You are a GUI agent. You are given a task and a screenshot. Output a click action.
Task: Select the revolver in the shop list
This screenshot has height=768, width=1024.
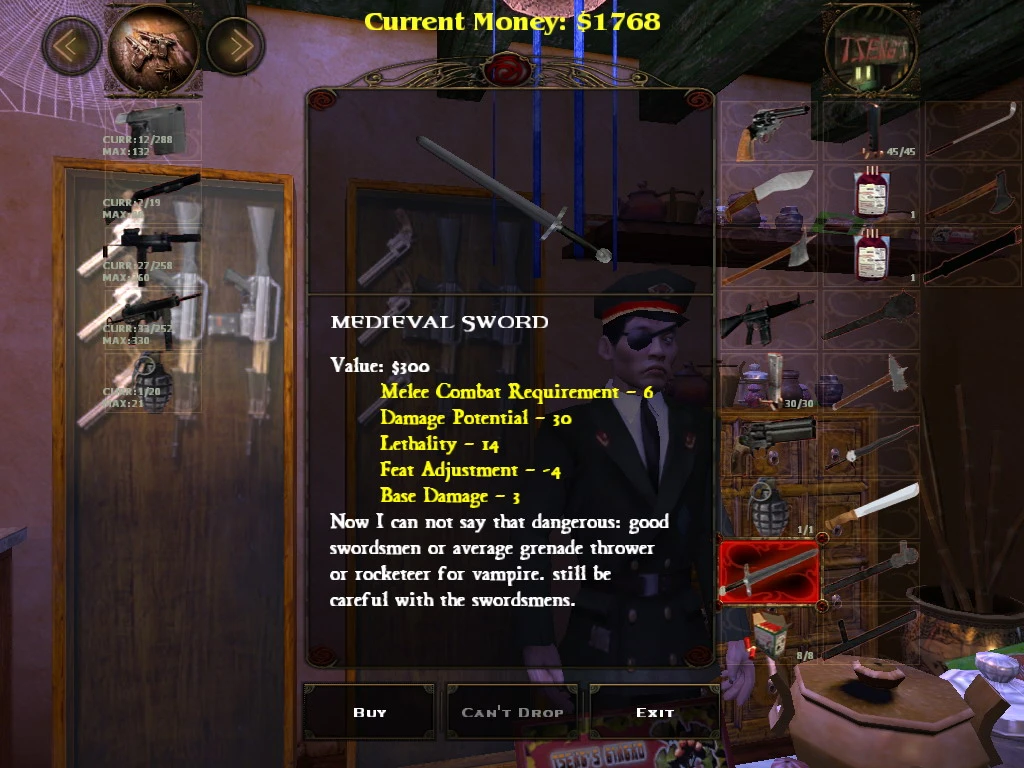[x=769, y=131]
